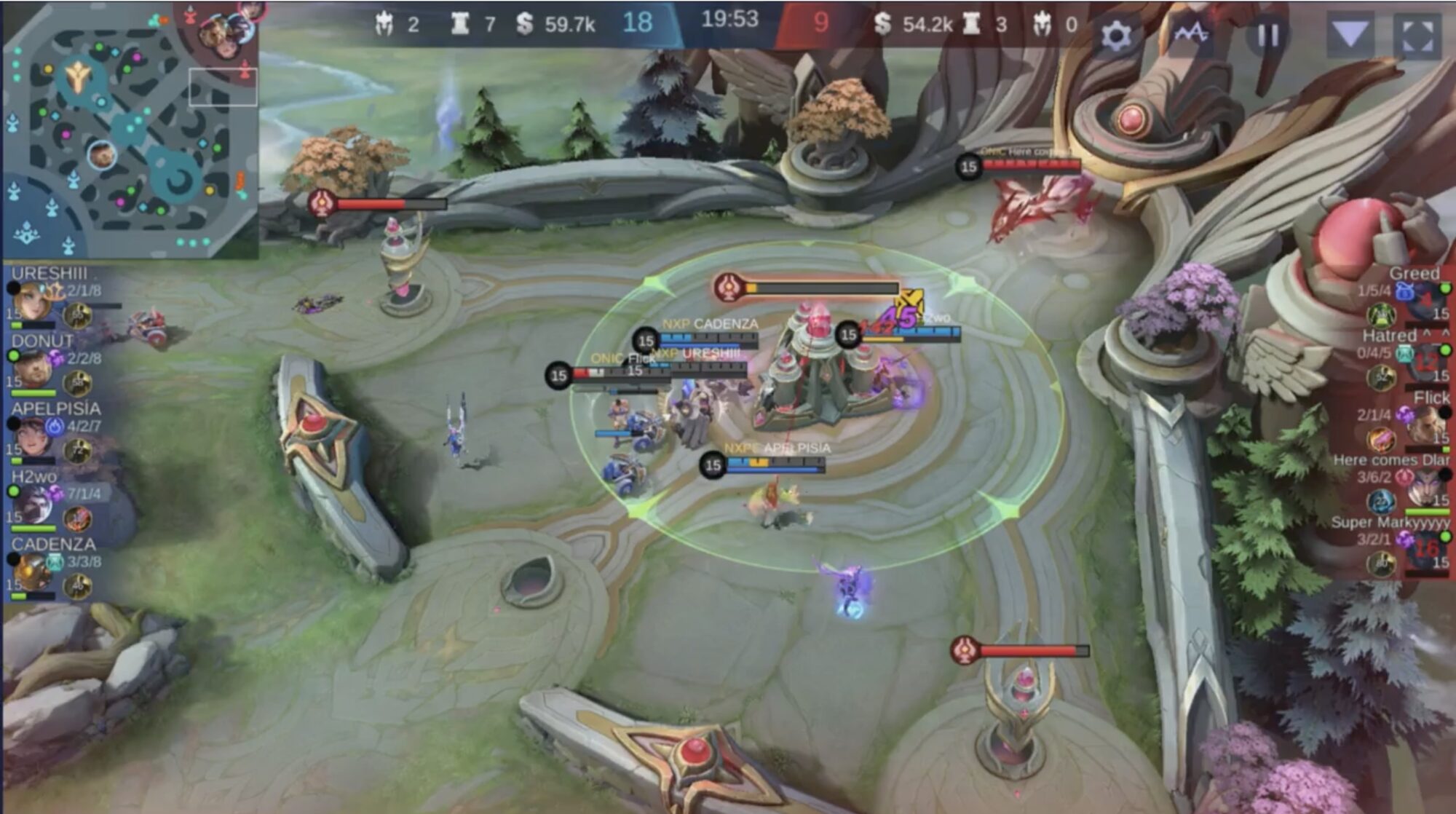Show the match statistics graph
The width and height of the screenshot is (1456, 814).
[1192, 33]
